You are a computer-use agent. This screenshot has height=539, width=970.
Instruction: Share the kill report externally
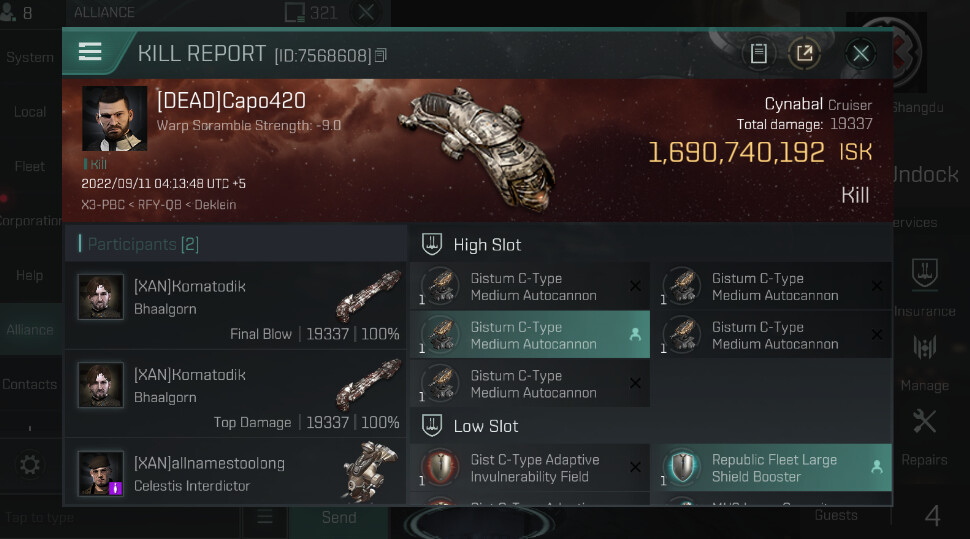[804, 54]
